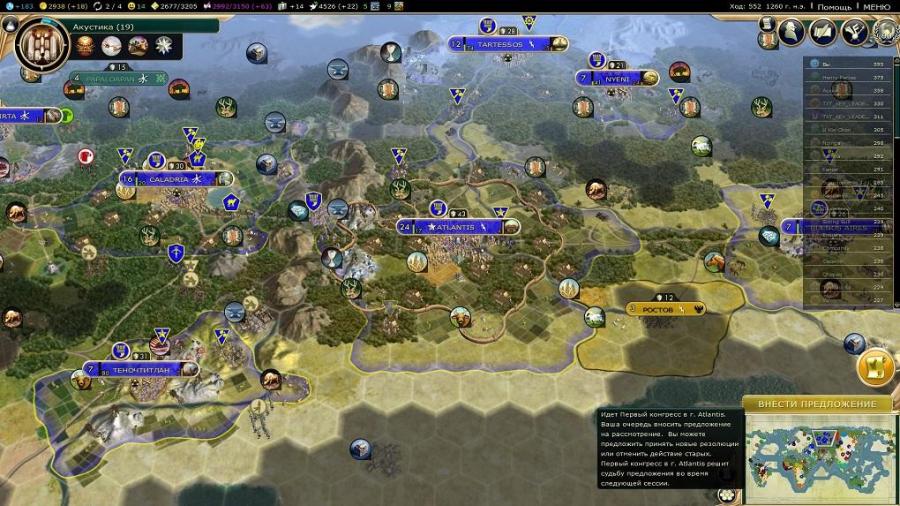Open the diplomacy overview dove icon

[x=854, y=32]
